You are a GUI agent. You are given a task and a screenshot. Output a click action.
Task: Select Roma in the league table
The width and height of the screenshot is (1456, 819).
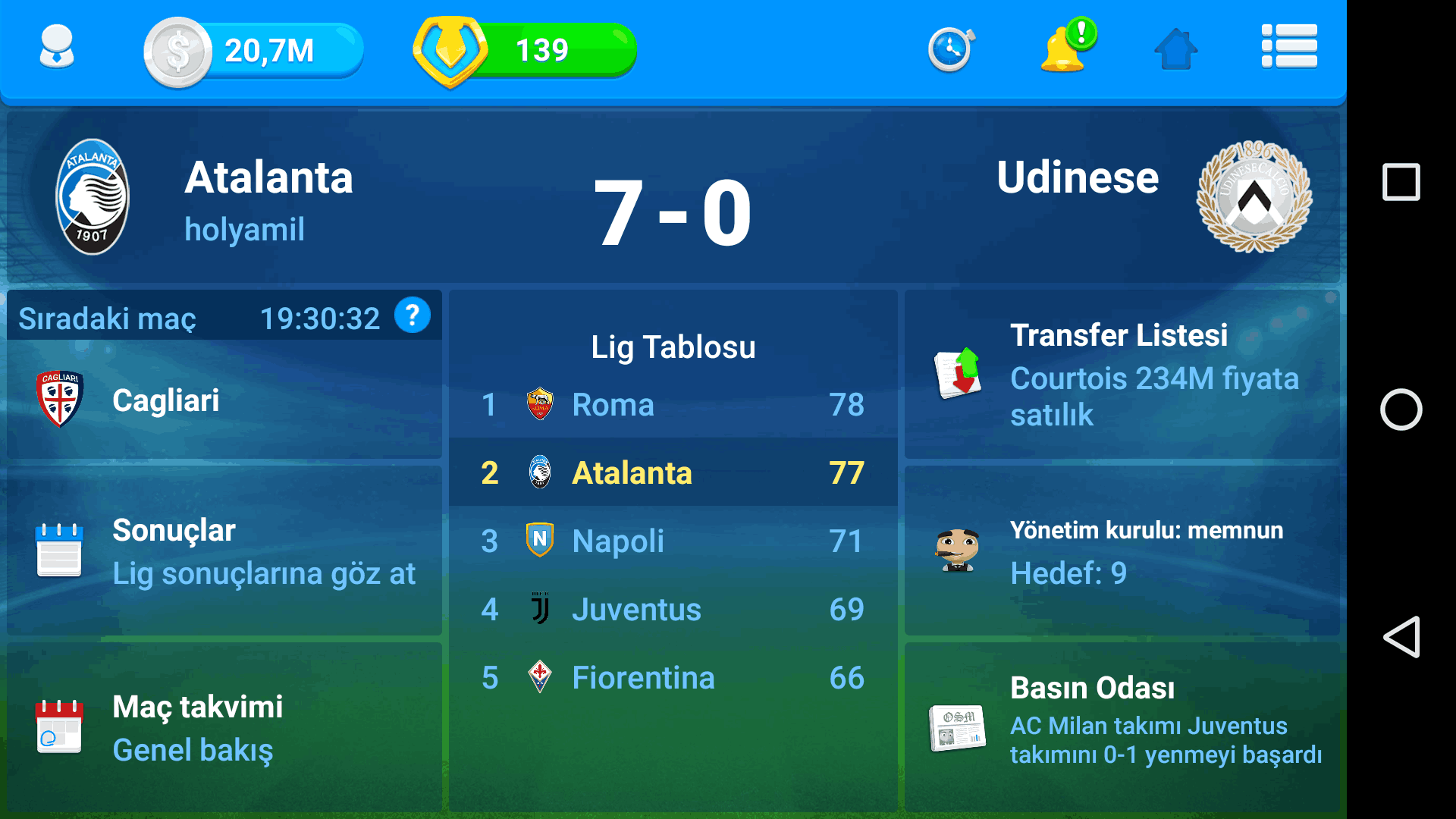(672, 405)
